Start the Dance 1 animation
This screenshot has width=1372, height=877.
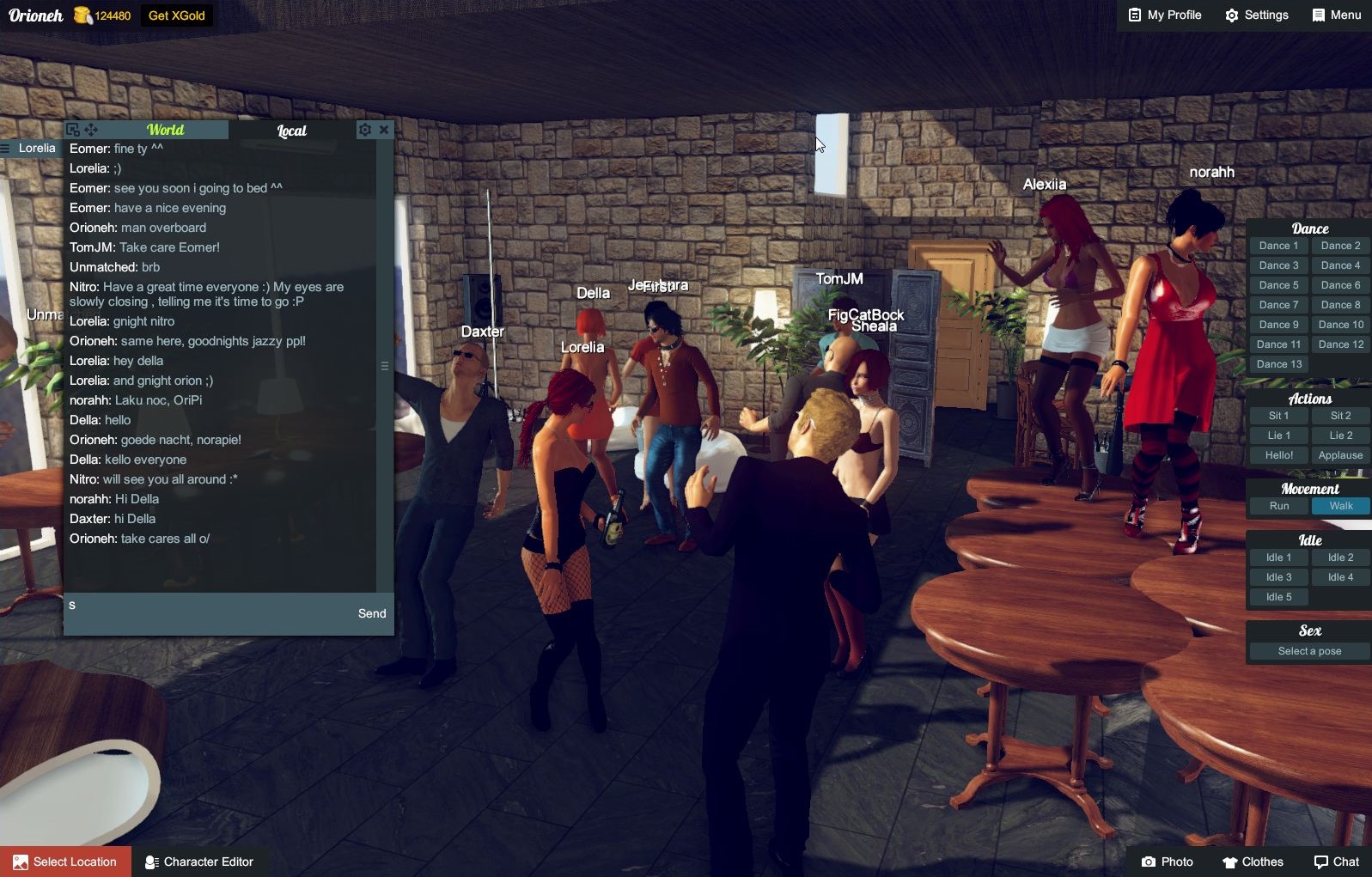point(1278,246)
